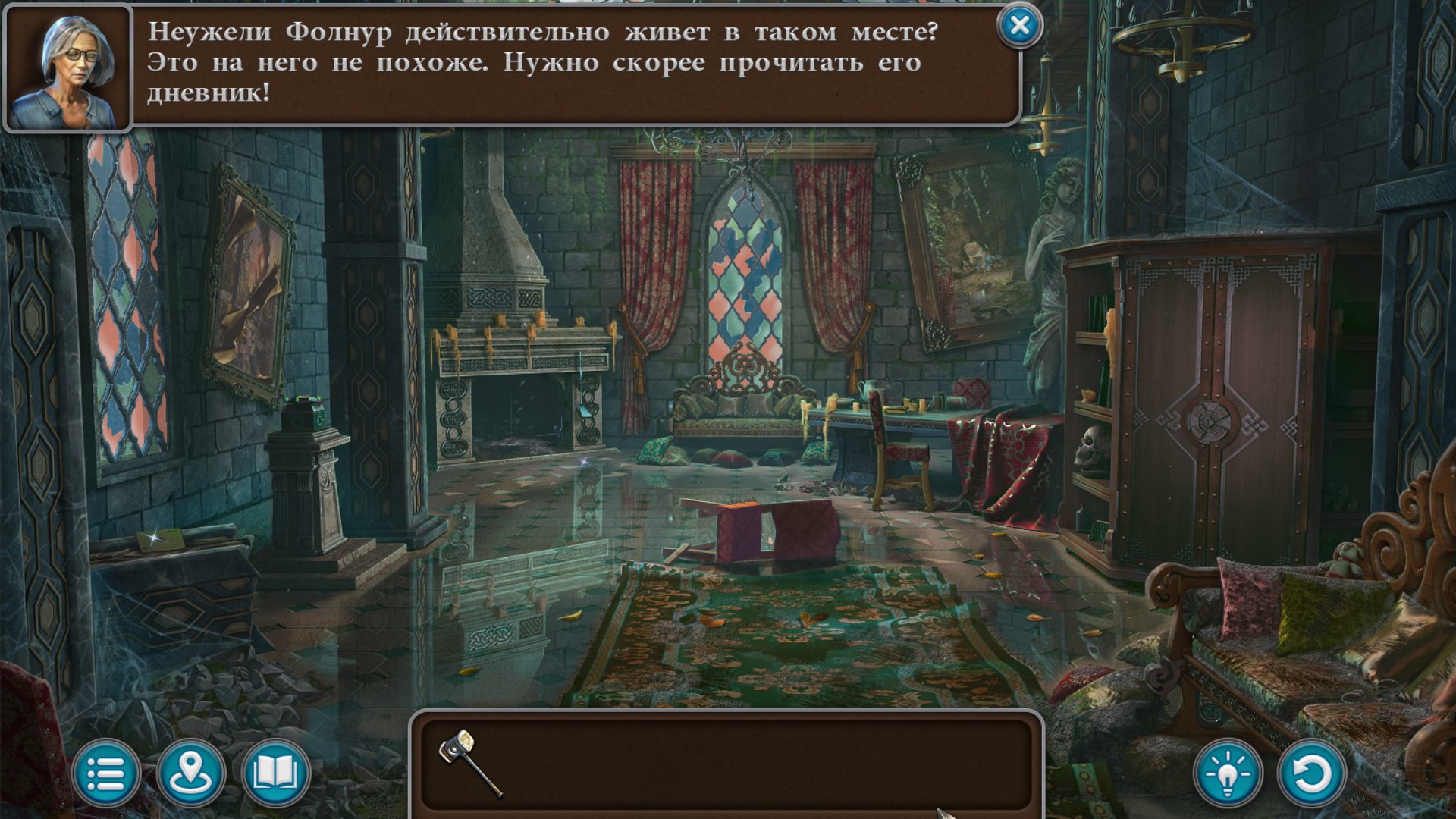The width and height of the screenshot is (1456, 819).
Task: Select the hammer in the inventory bar
Action: pos(469,763)
